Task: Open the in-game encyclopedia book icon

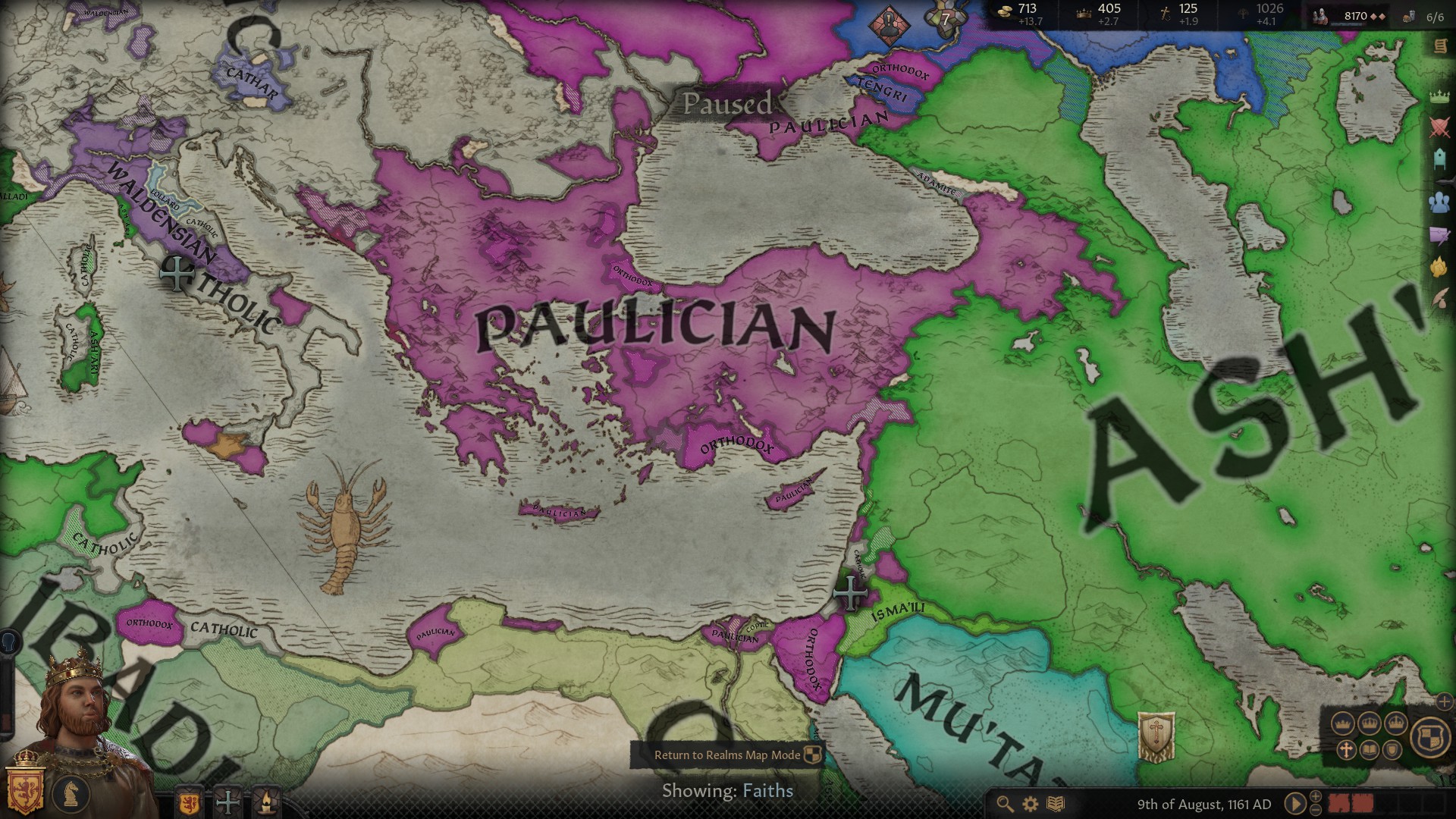Action: click(1056, 803)
